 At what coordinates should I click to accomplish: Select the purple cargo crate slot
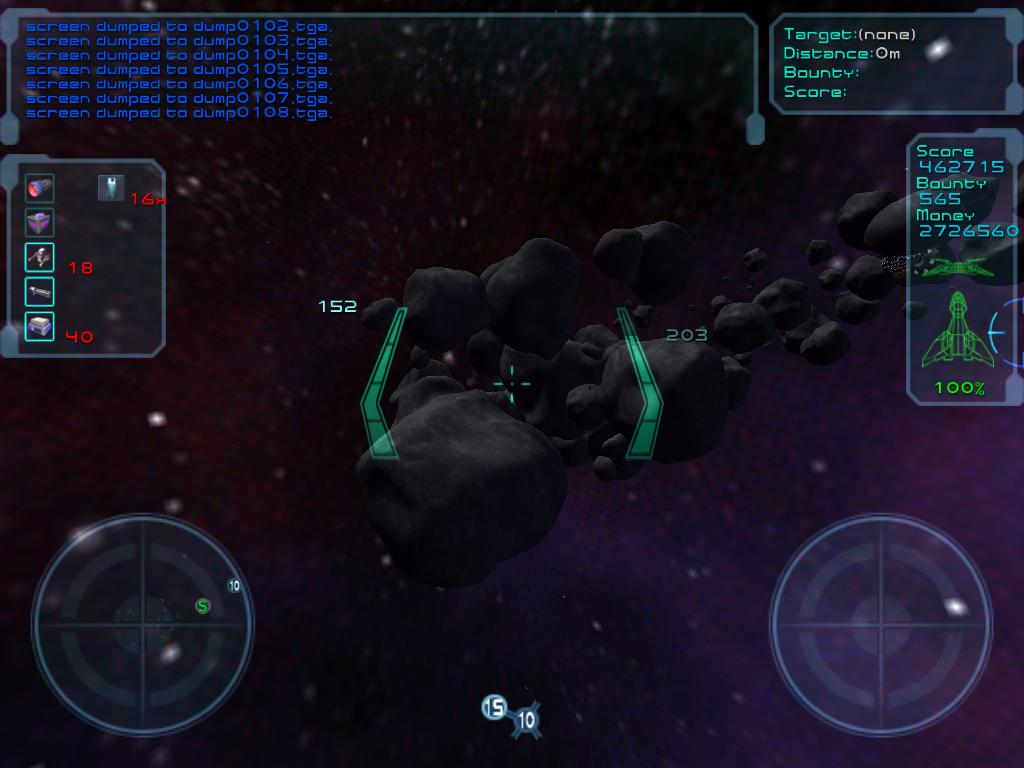(39, 223)
